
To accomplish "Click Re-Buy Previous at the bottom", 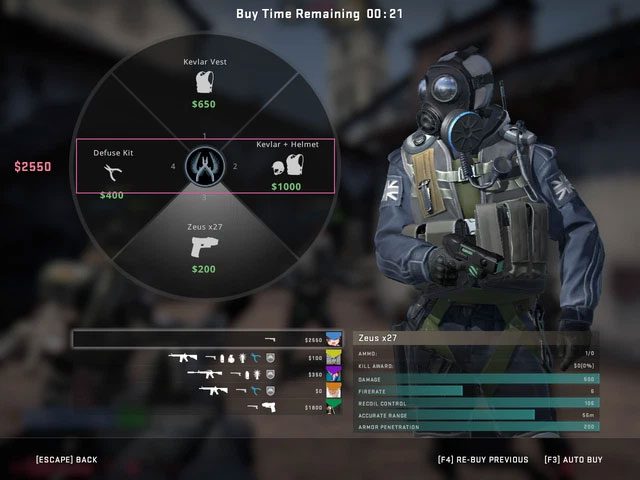I will tap(483, 460).
